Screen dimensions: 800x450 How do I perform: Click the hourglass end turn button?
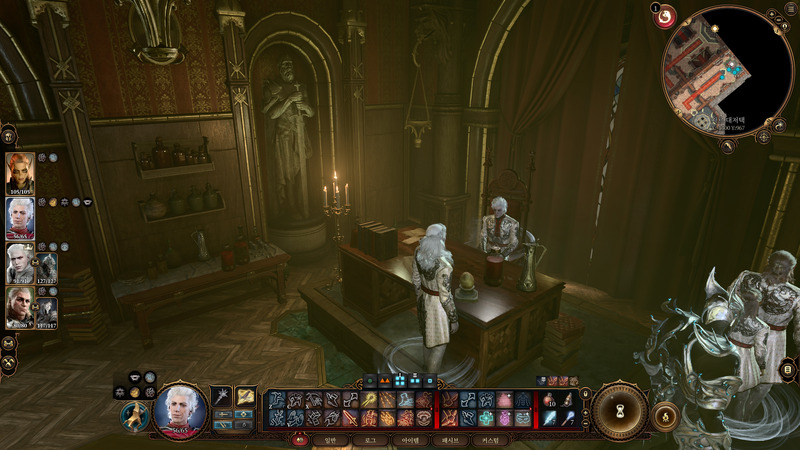coord(620,409)
